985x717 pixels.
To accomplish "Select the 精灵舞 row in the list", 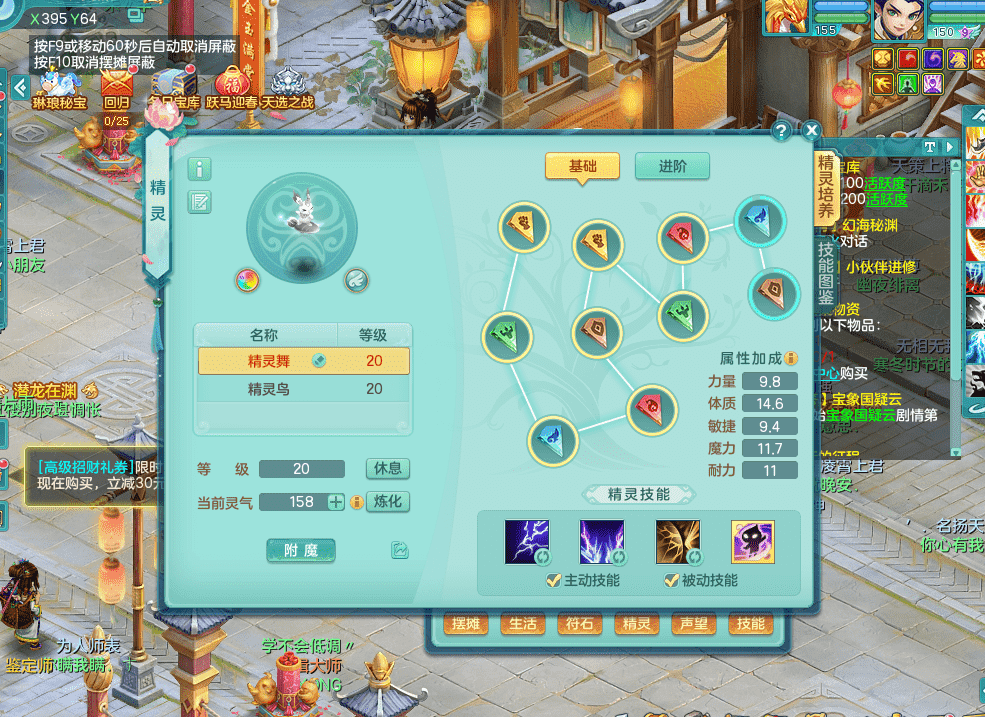I will pos(304,361).
